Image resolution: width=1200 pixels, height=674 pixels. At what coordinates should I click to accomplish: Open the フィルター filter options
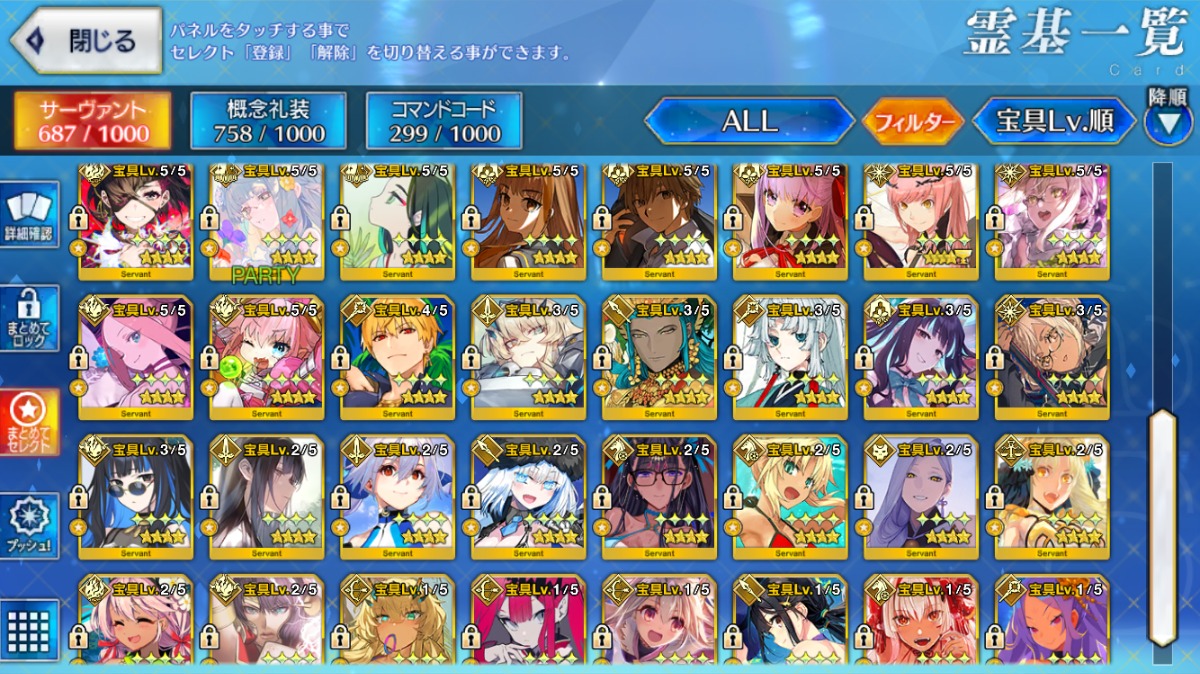913,123
